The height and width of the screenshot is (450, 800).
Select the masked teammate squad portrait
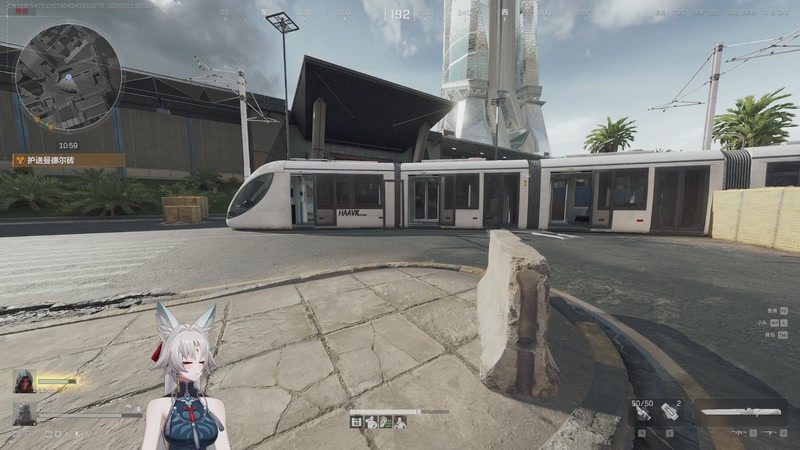pyautogui.click(x=24, y=412)
